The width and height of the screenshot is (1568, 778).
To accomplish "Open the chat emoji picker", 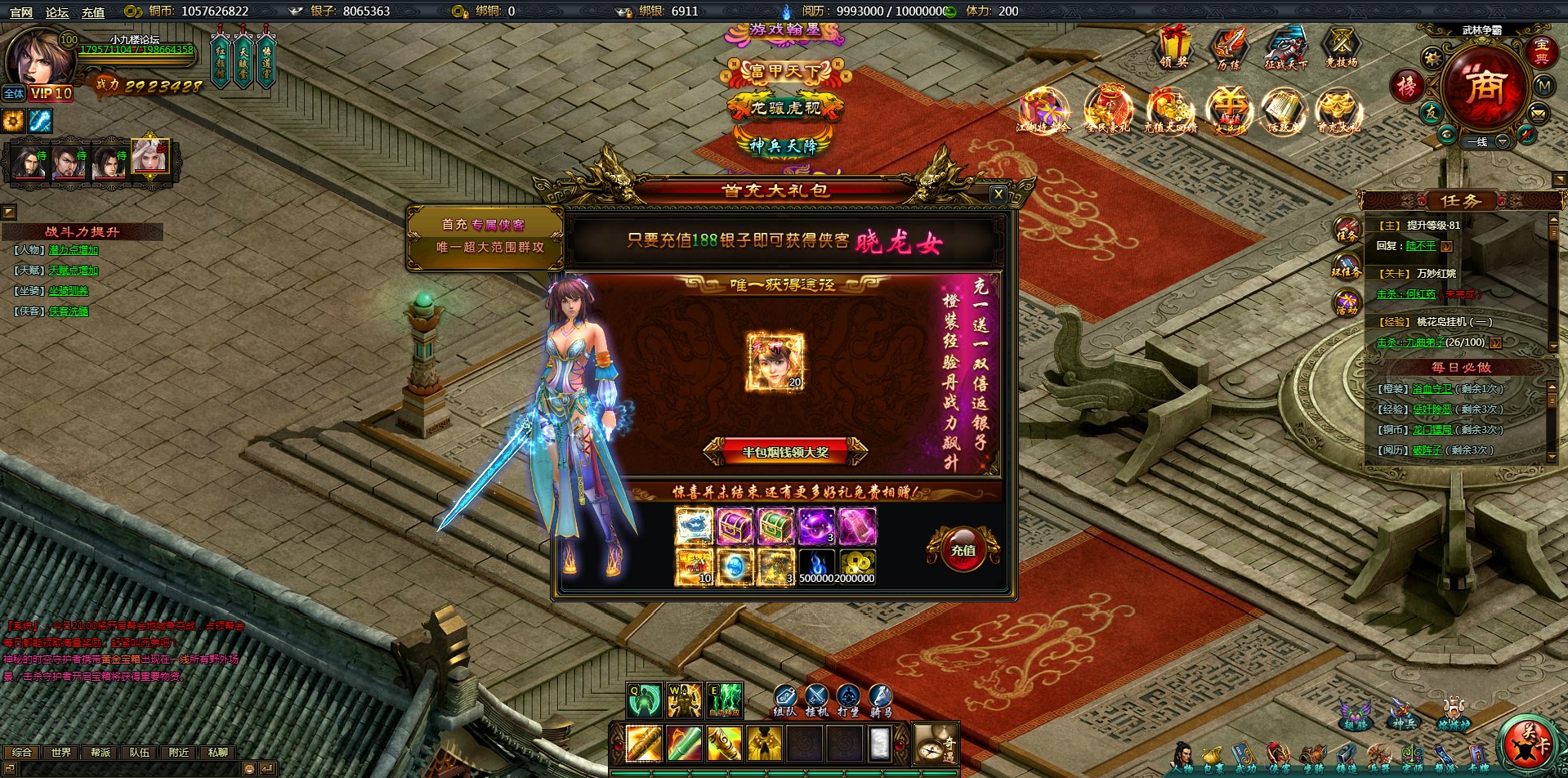I will pos(249,769).
